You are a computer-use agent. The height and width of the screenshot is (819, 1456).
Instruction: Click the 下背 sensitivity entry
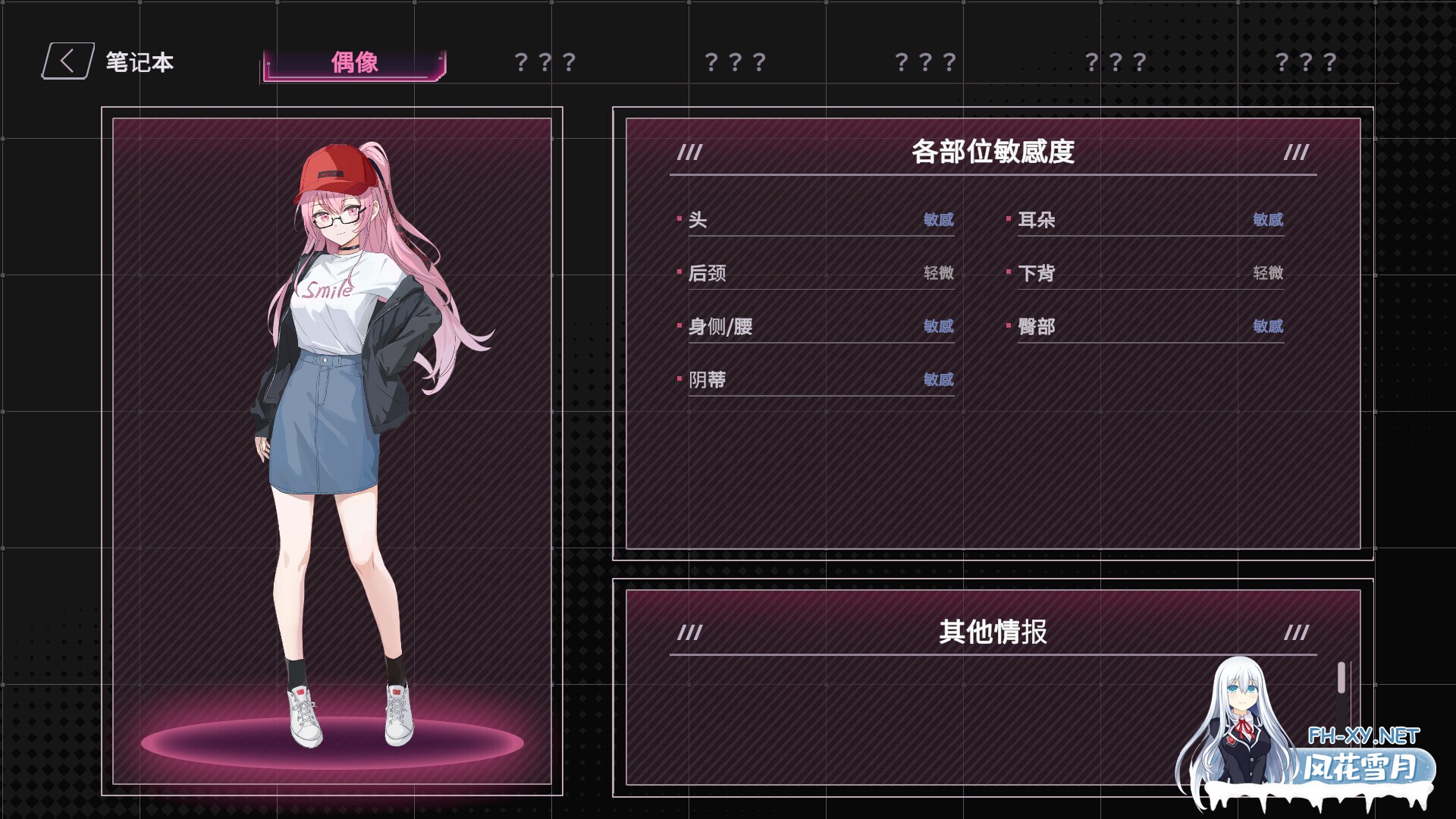(1040, 273)
